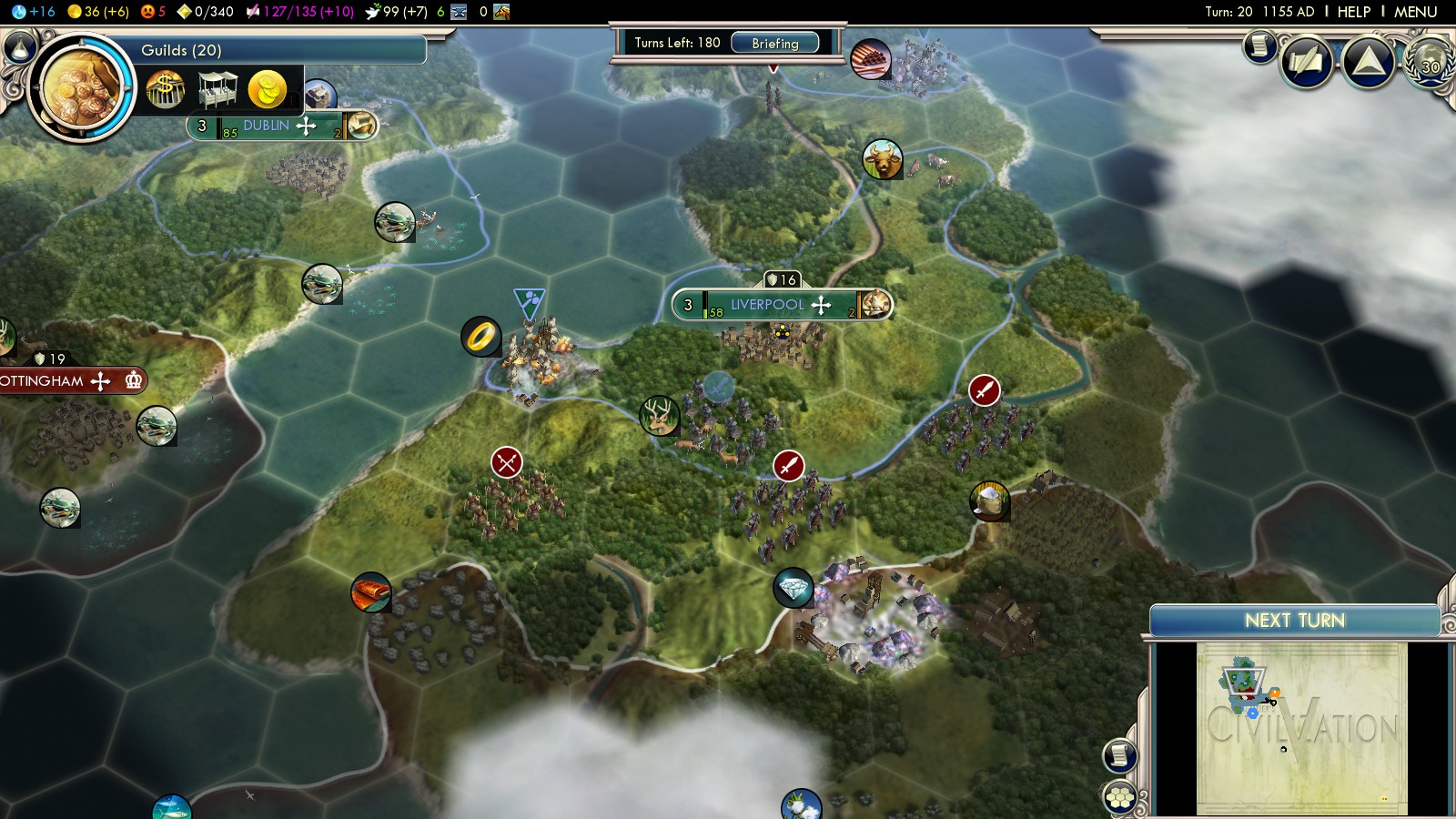Select the unit with the crossed-swords red flag
This screenshot has width=1456, height=819.
[x=507, y=462]
